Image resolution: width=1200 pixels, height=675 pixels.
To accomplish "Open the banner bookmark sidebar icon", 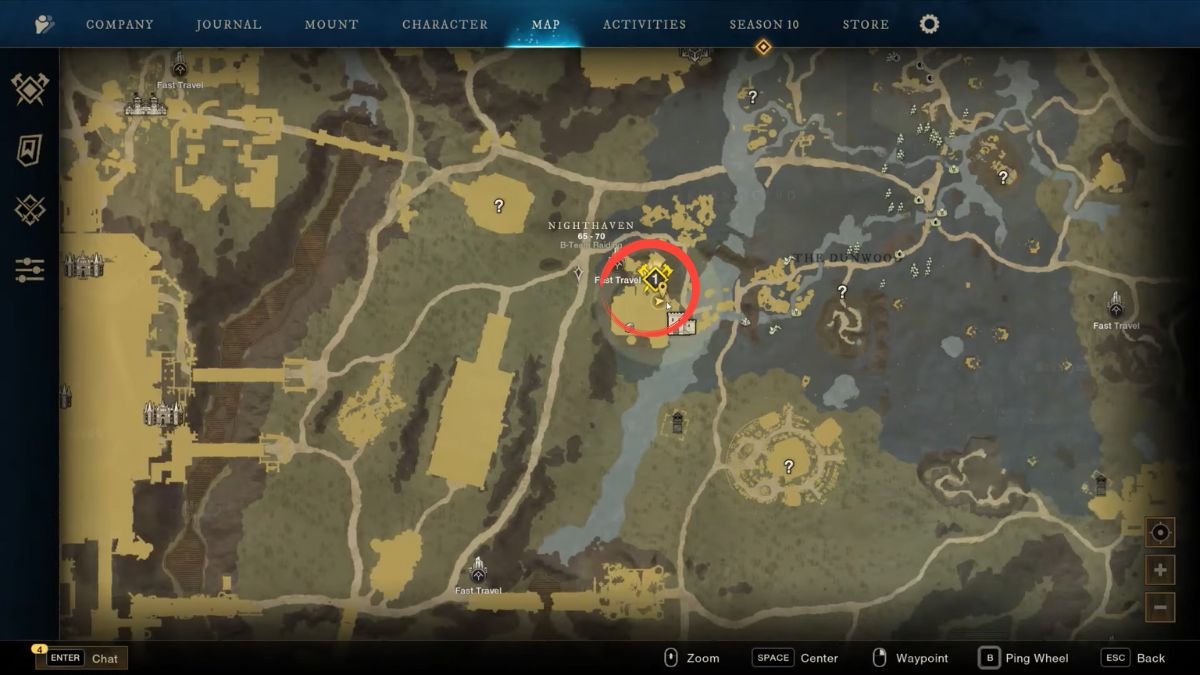I will pos(30,150).
